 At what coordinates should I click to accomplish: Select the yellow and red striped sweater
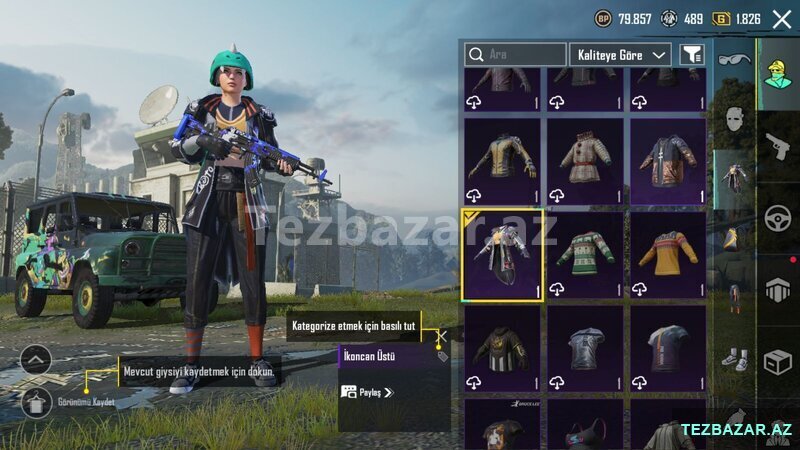667,254
